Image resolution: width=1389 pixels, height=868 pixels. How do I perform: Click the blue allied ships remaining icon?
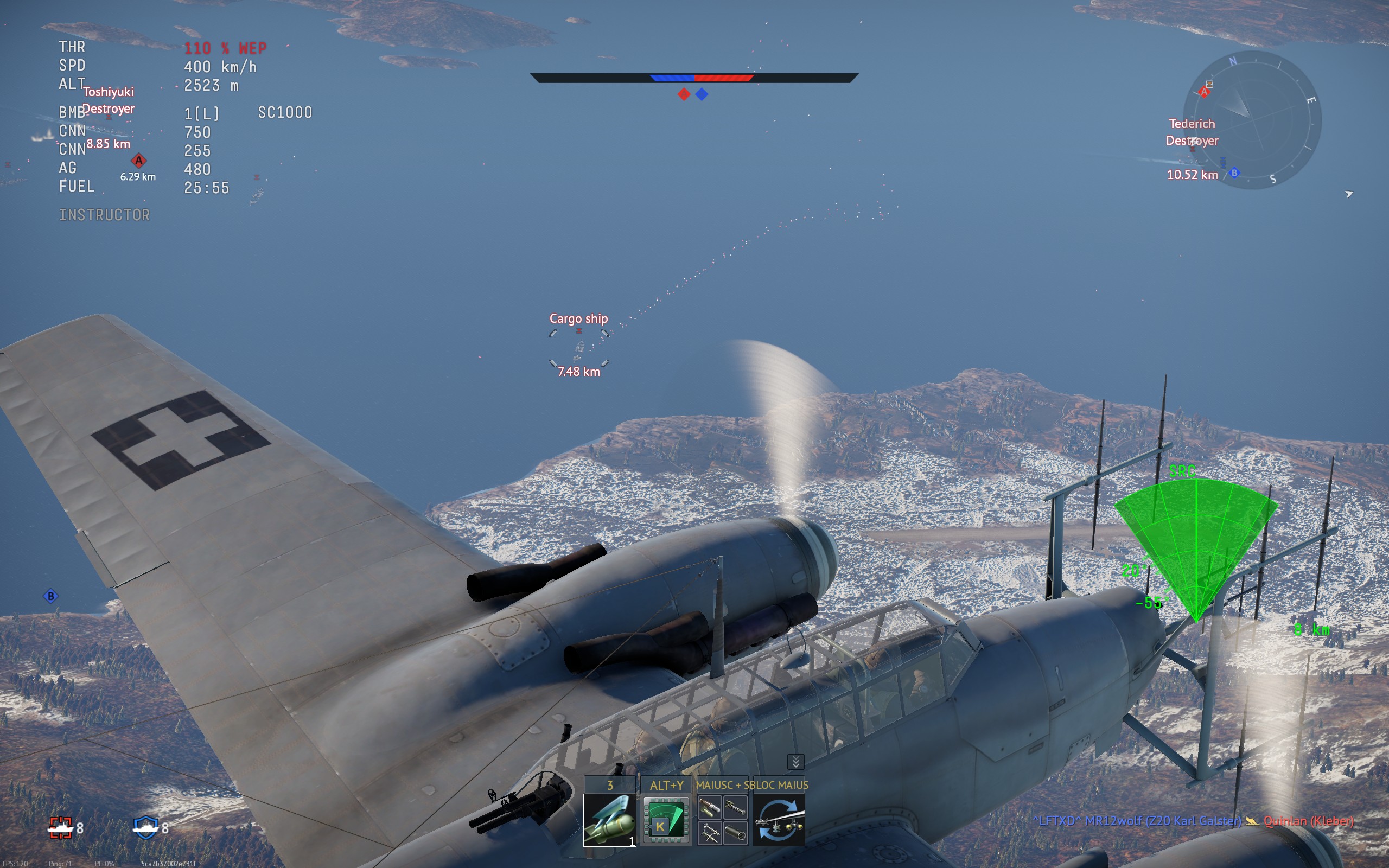tap(146, 827)
